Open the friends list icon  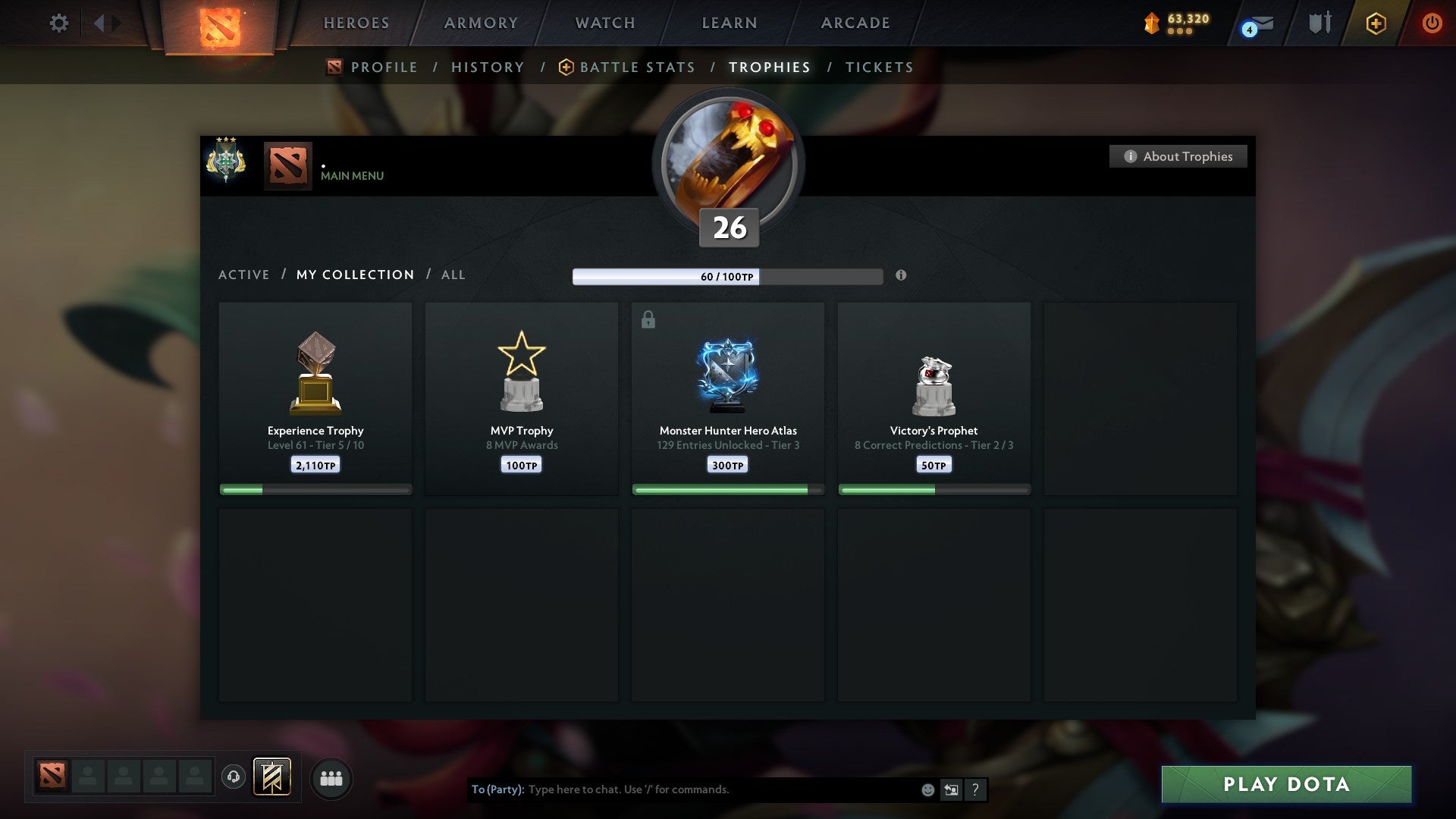[x=331, y=778]
